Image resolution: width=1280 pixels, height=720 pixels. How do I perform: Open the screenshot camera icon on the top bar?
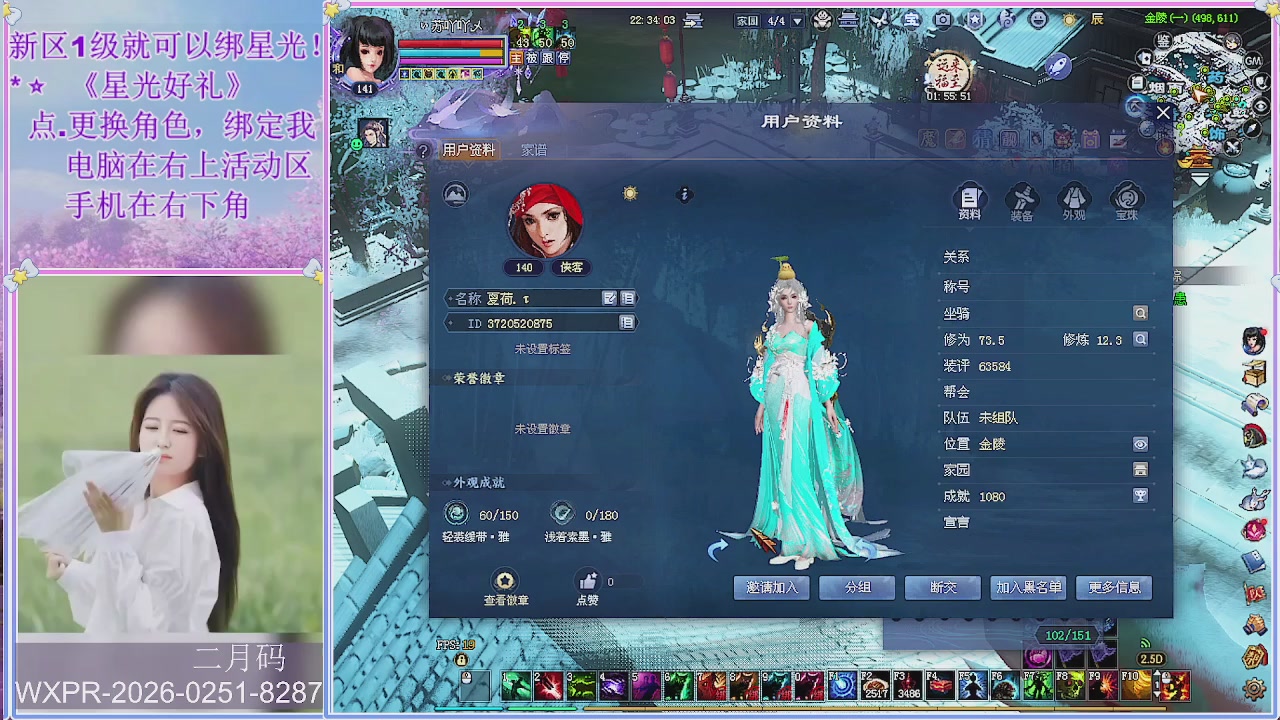point(944,20)
